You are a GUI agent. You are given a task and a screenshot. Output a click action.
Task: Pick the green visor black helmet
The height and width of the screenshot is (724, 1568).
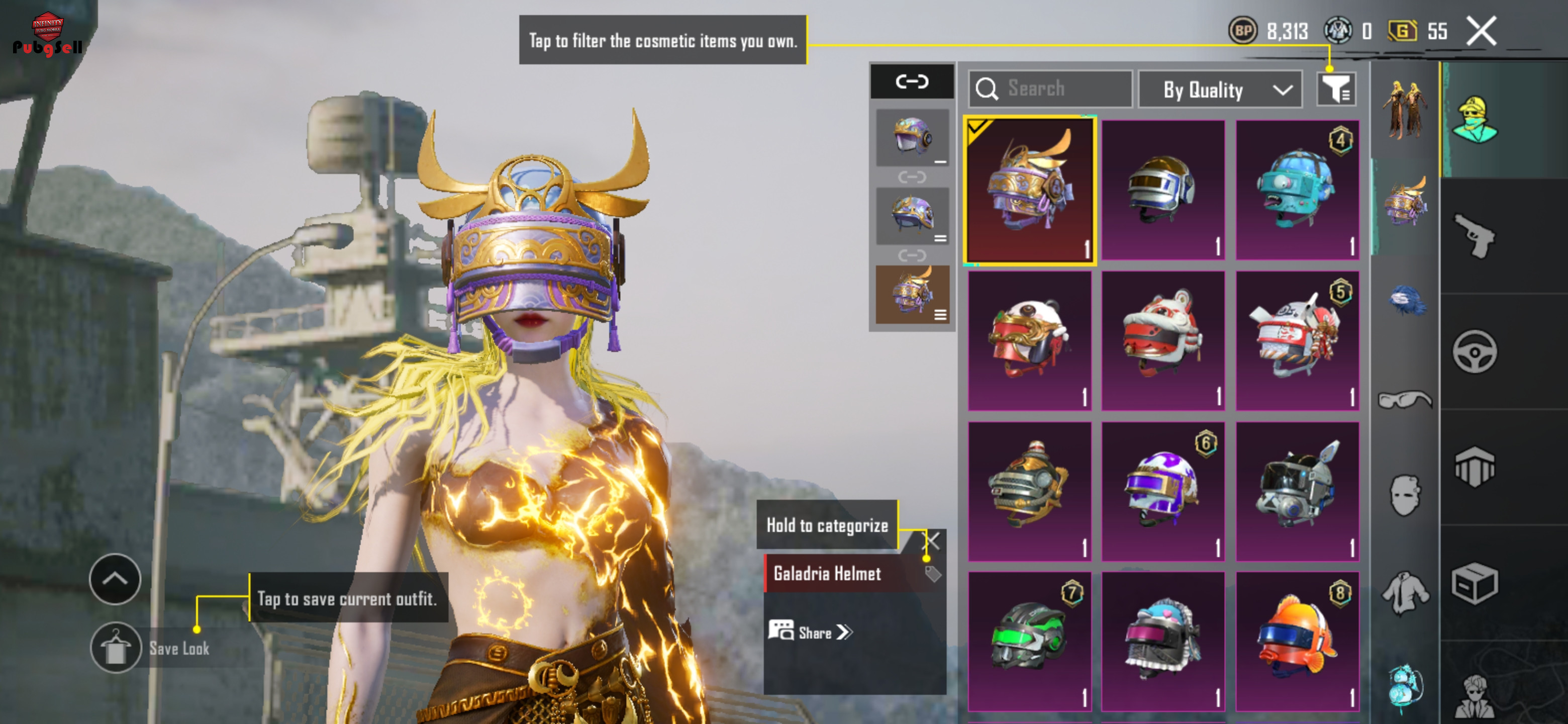coord(1029,641)
